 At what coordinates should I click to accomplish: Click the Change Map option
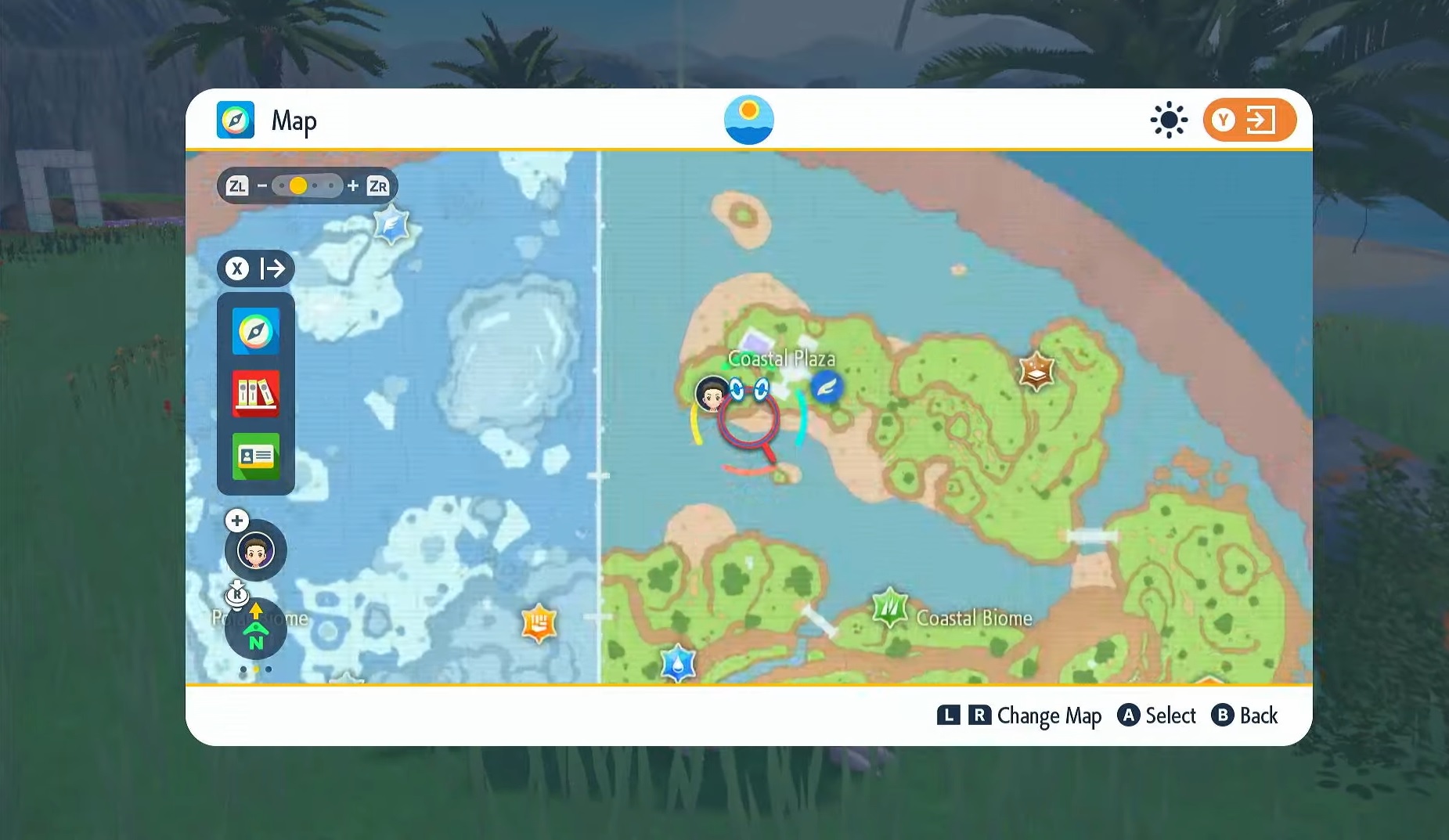[x=1019, y=716]
